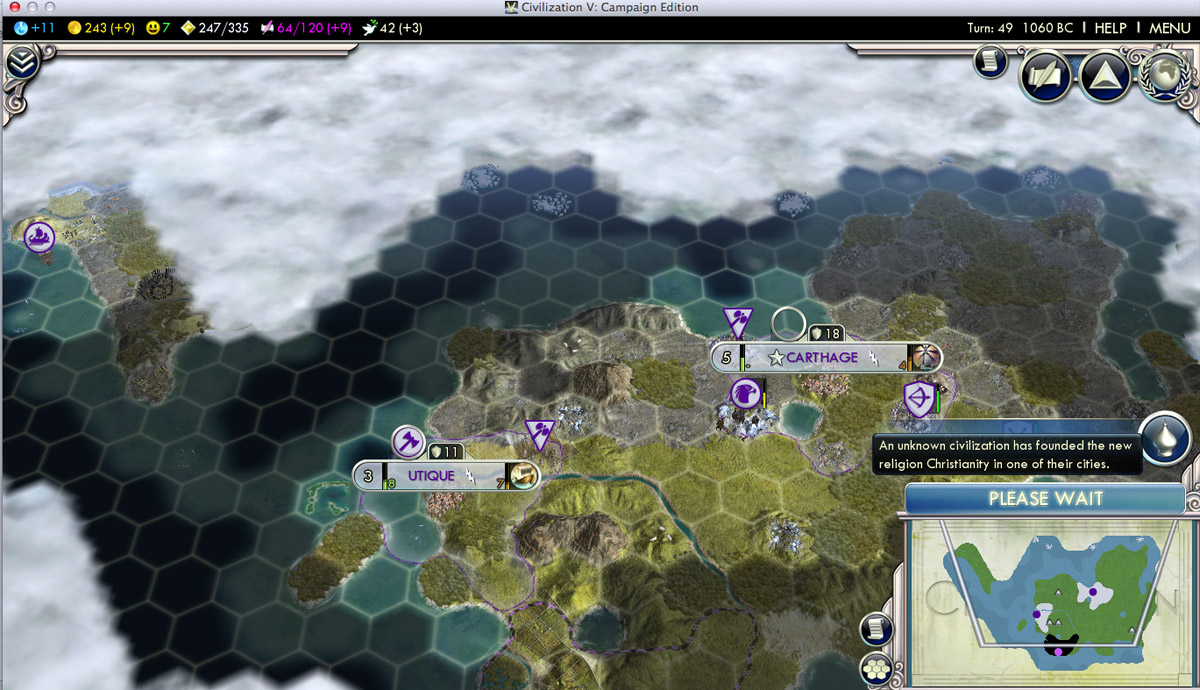
Task: Click the science per turn beaker icon
Action: tap(22, 28)
